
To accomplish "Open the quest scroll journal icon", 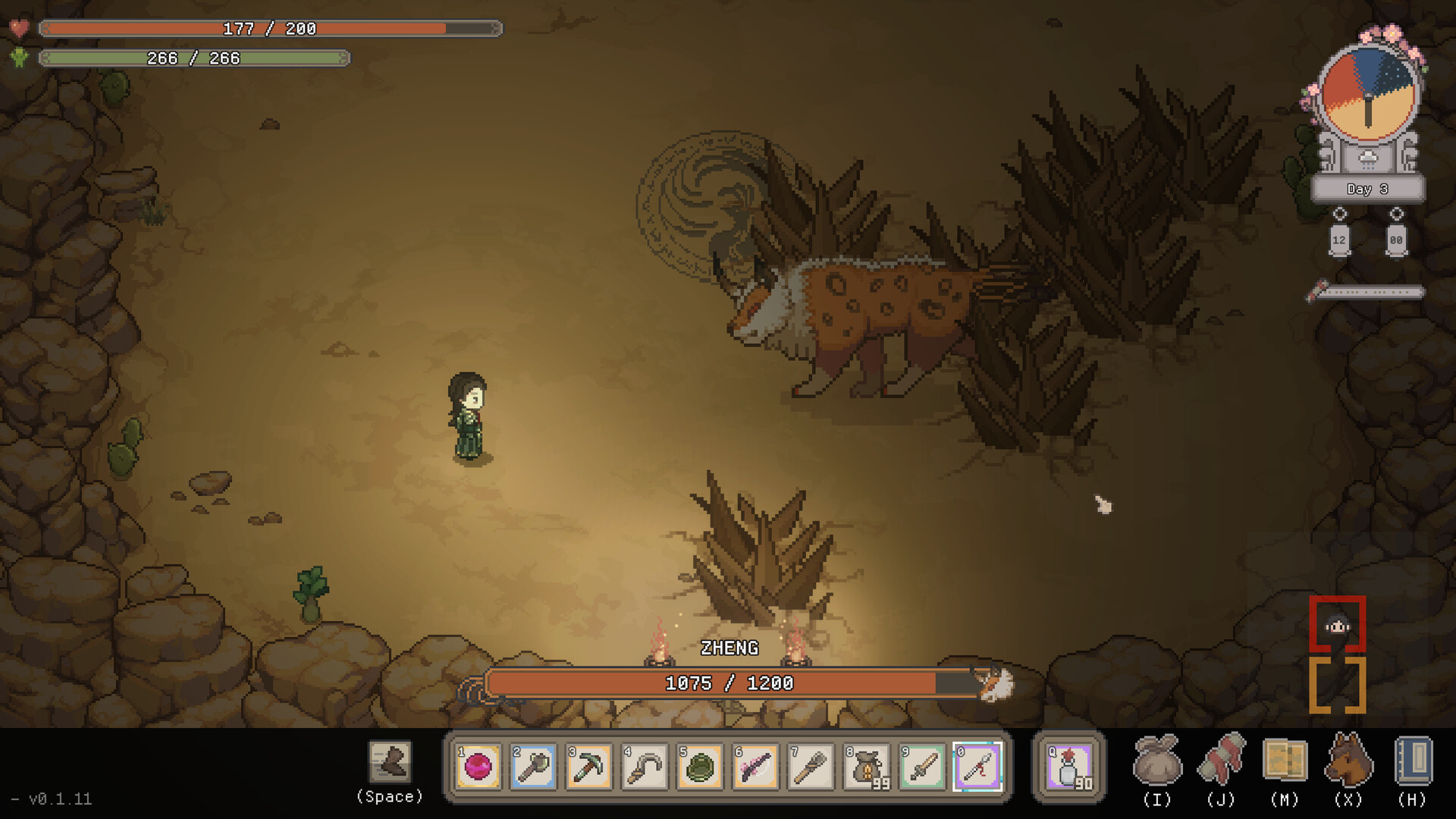I will [x=1221, y=761].
